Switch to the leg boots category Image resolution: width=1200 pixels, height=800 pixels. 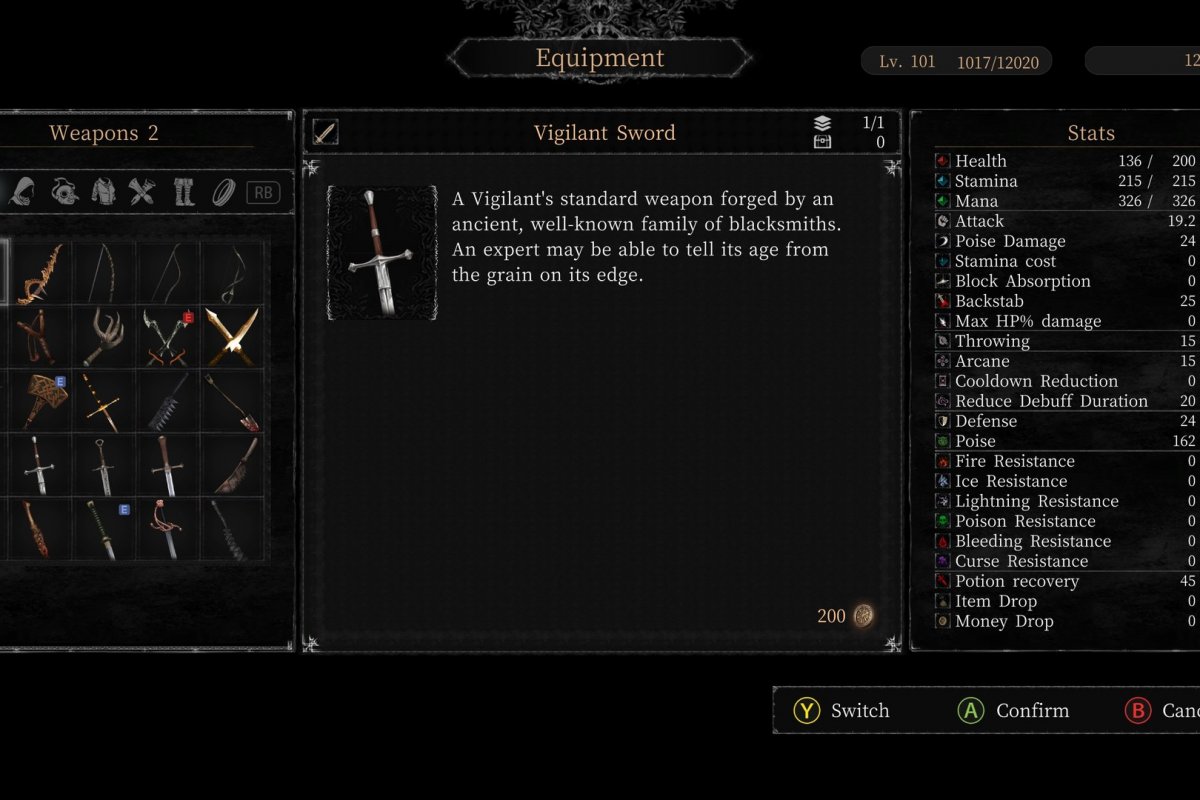(x=184, y=191)
